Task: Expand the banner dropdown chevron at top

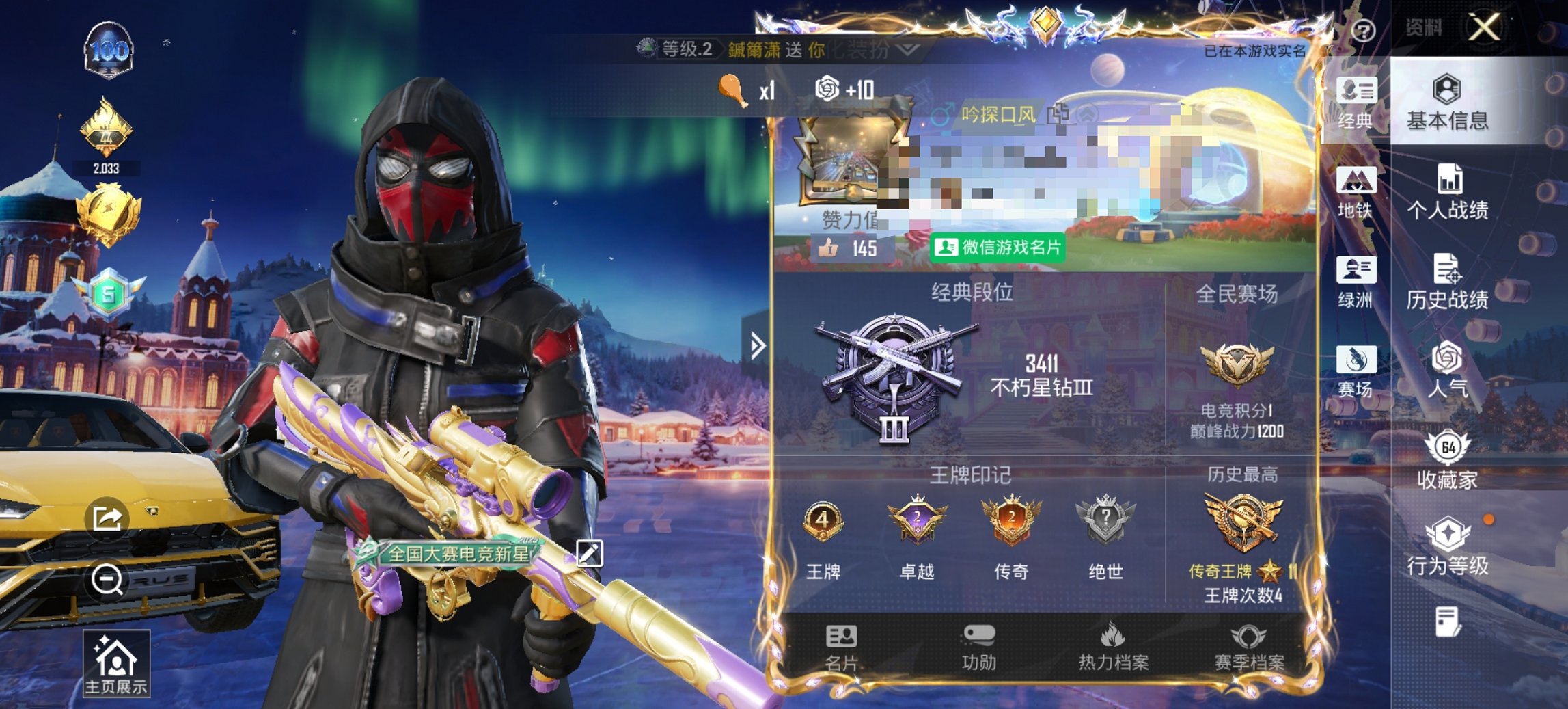Action: click(907, 49)
